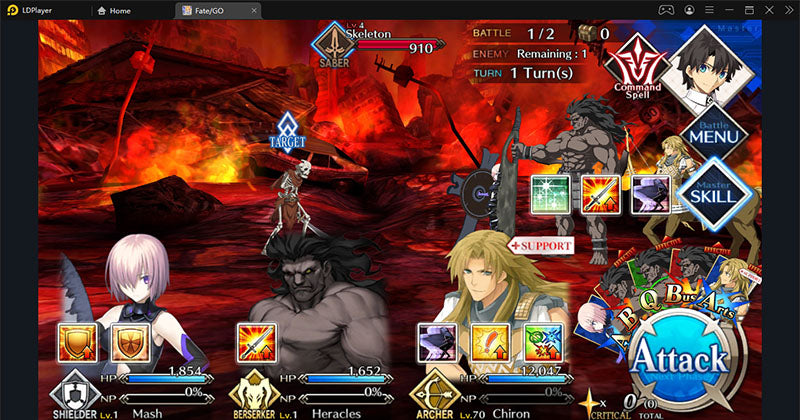Screen dimensions: 800x420
Task: Open the Battle Menu
Action: (x=714, y=128)
